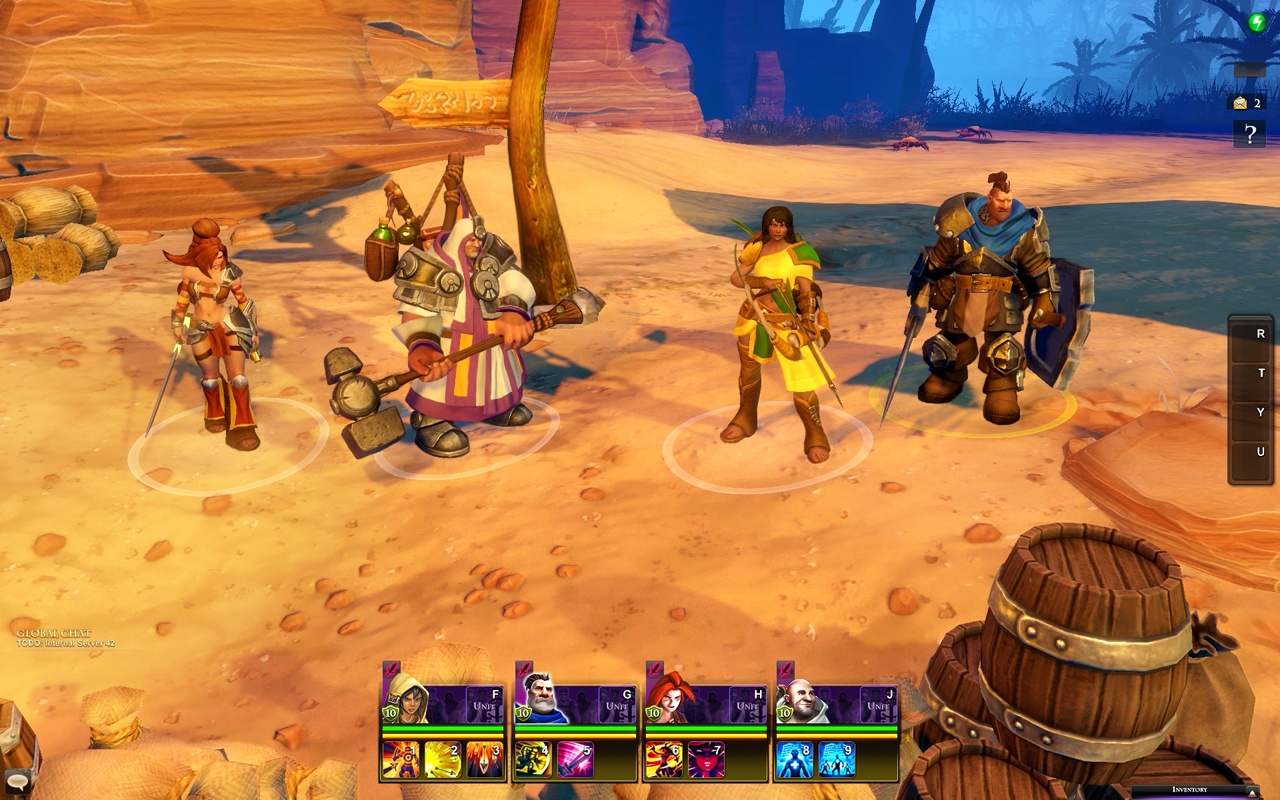Use the pink sword slash ability 5

tap(575, 760)
